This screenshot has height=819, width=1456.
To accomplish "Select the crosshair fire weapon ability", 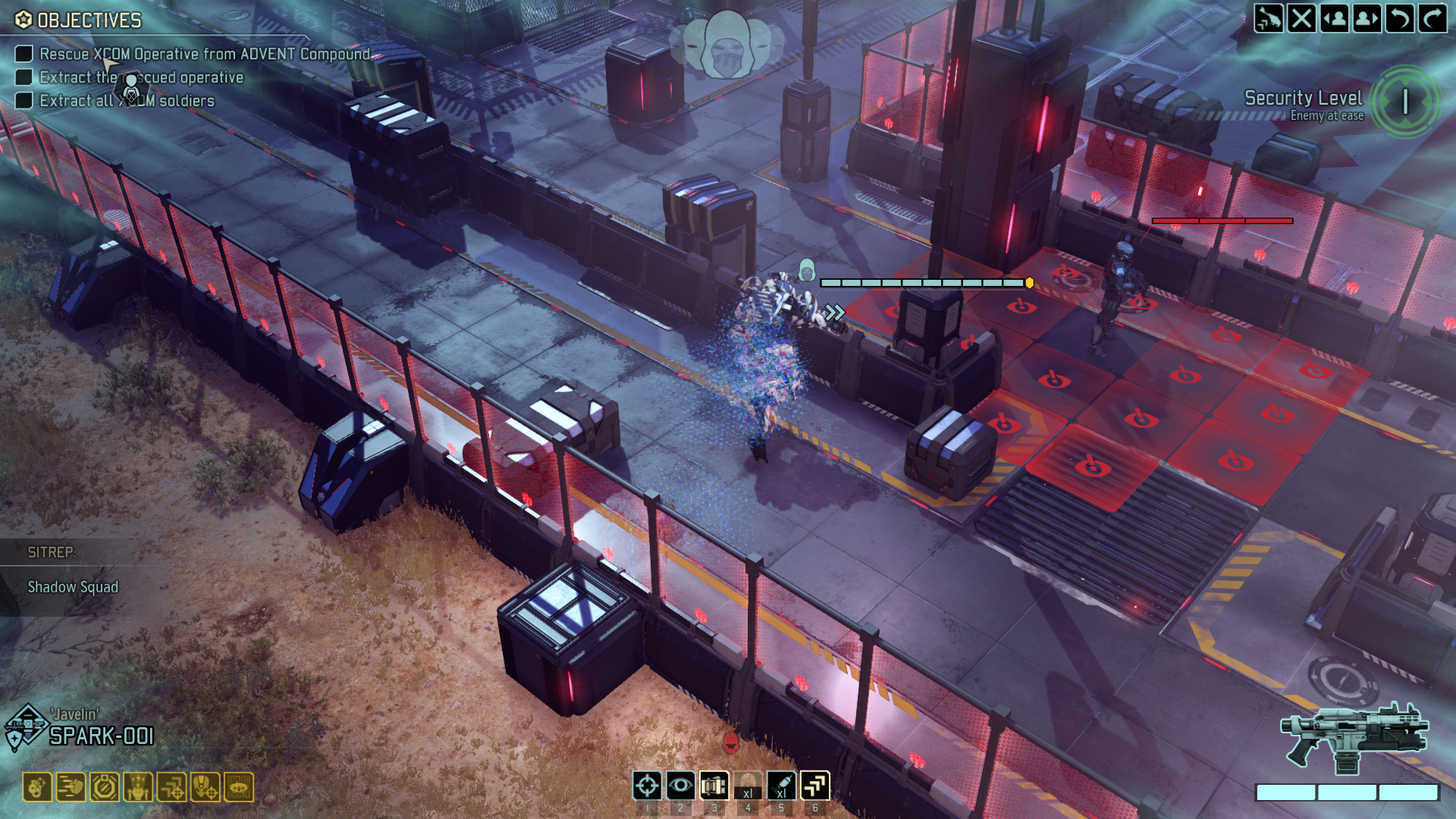I will click(x=647, y=786).
